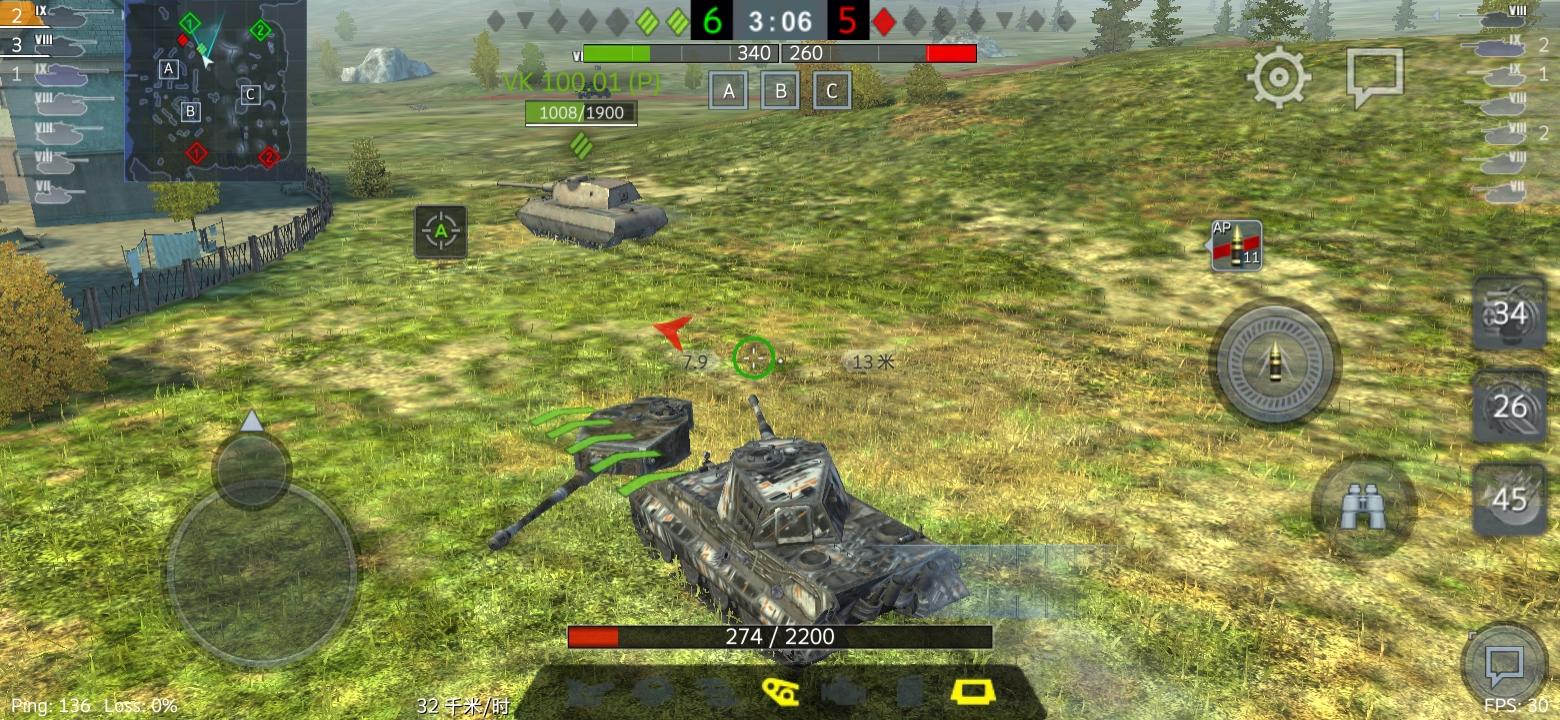
Task: Tap the 274/2200 health bar
Action: pos(778,634)
